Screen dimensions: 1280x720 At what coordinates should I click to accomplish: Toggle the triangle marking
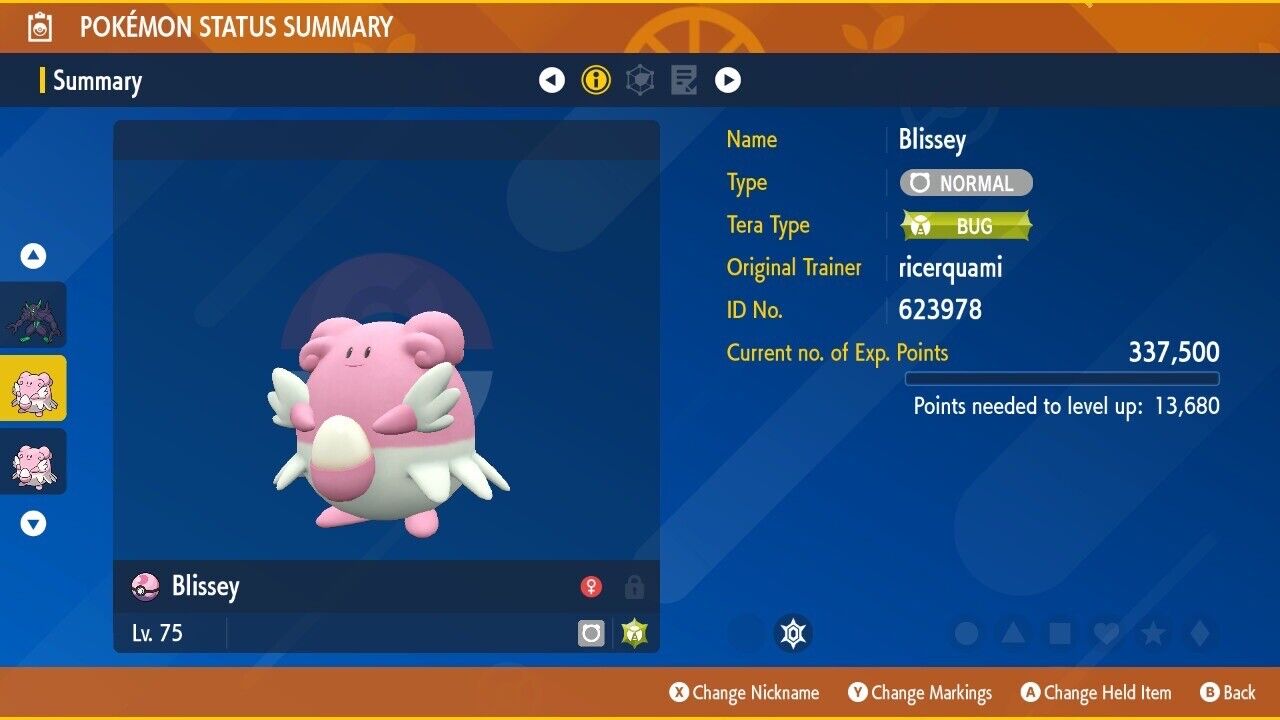click(x=1013, y=633)
